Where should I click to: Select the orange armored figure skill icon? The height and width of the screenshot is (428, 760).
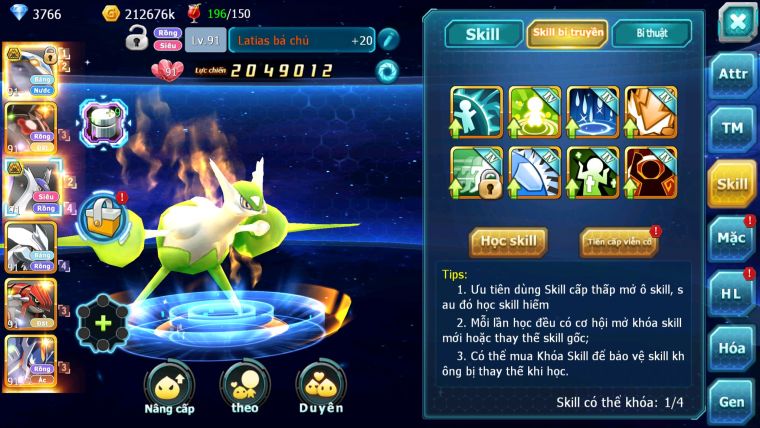[651, 111]
